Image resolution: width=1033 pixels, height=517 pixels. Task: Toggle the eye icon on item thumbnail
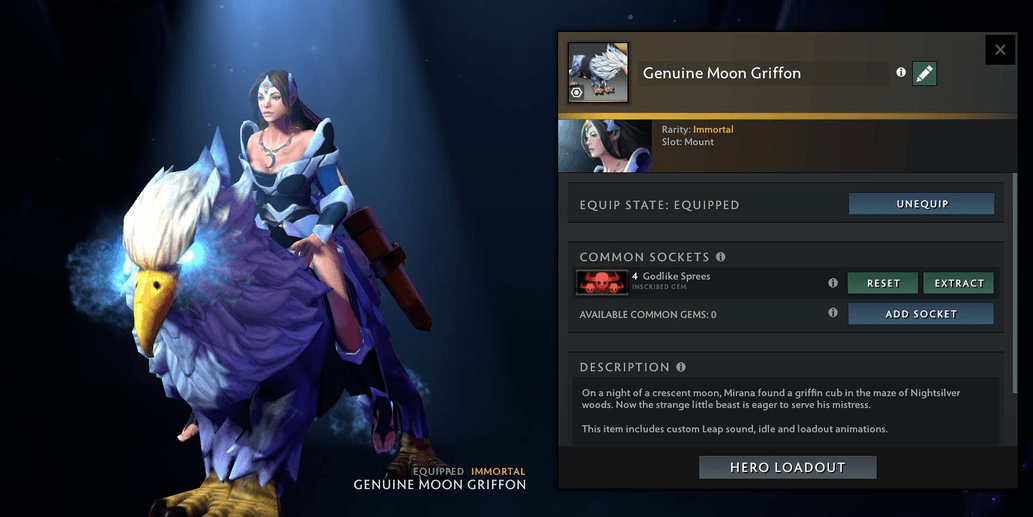pos(576,93)
